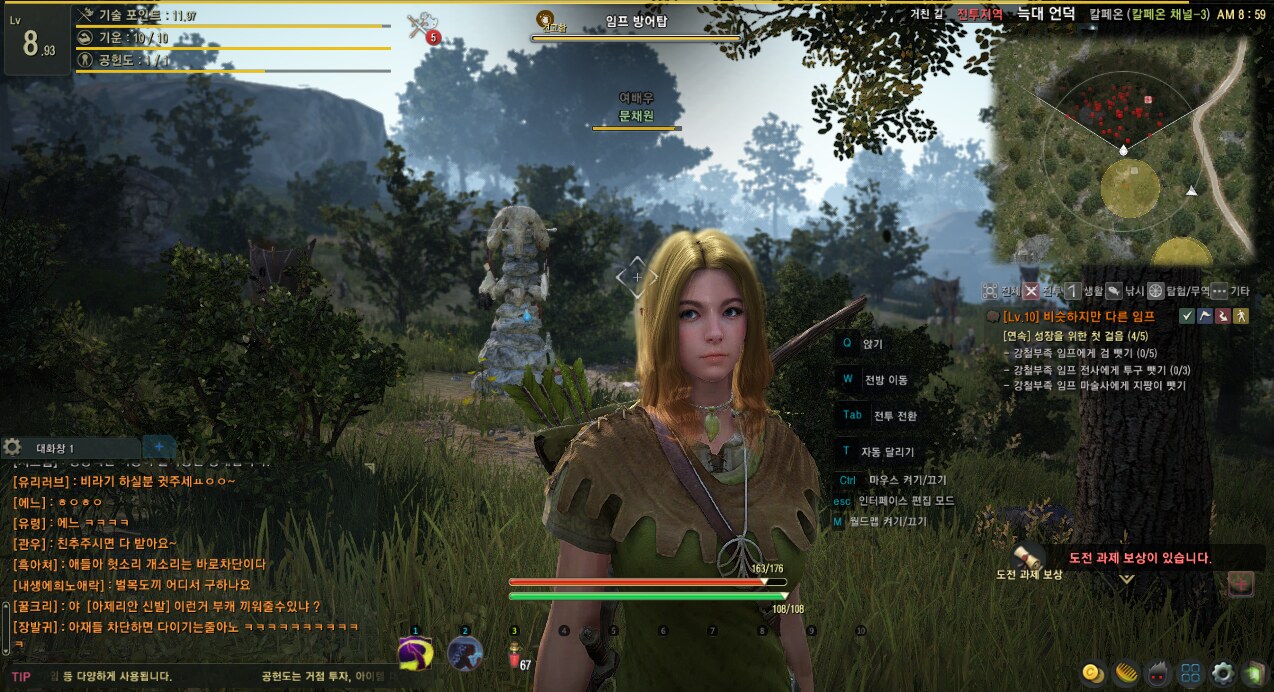1274x692 pixels.
Task: Add a new chat tab with plus button
Action: (x=158, y=447)
